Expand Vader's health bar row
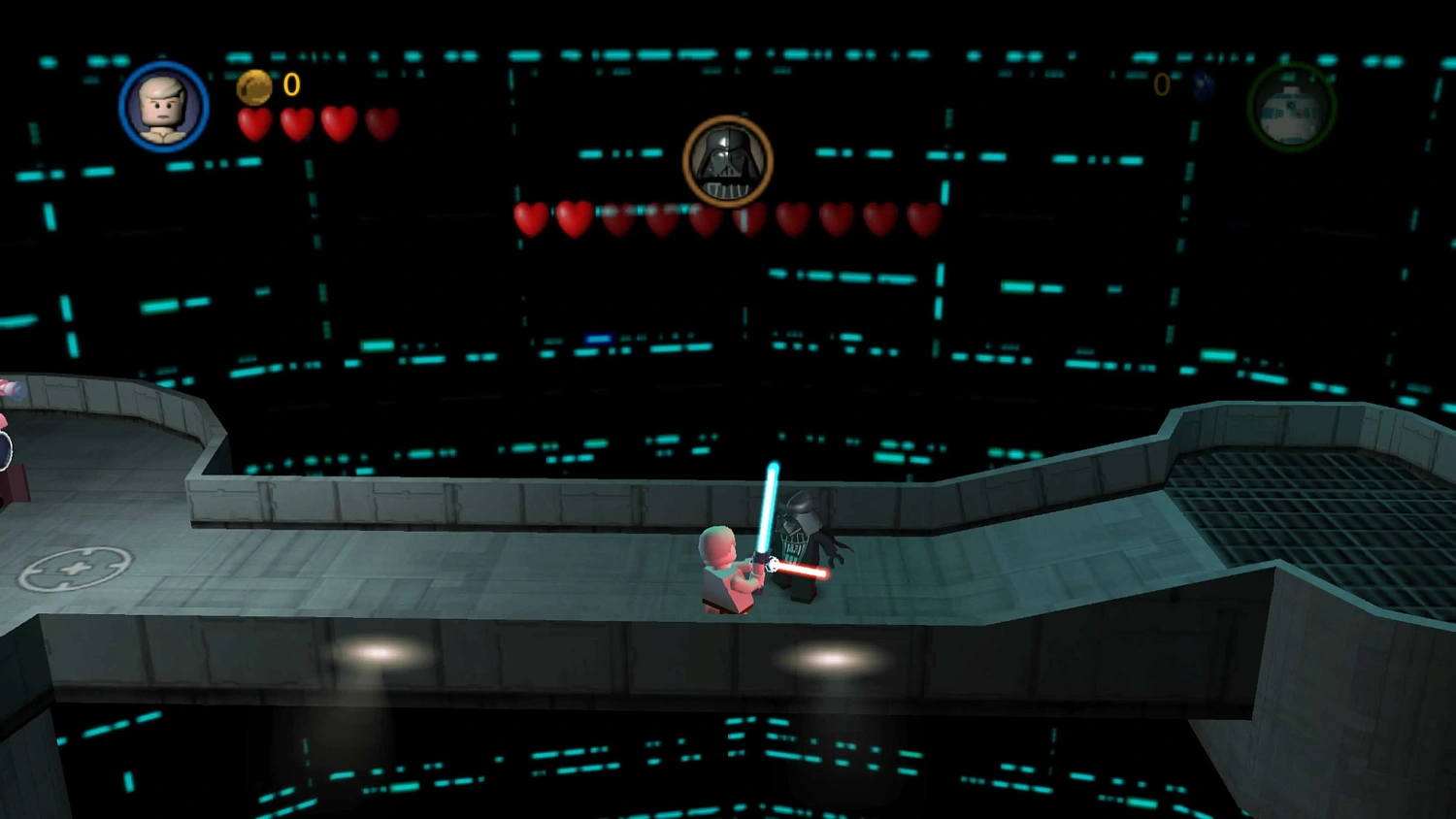 click(724, 219)
